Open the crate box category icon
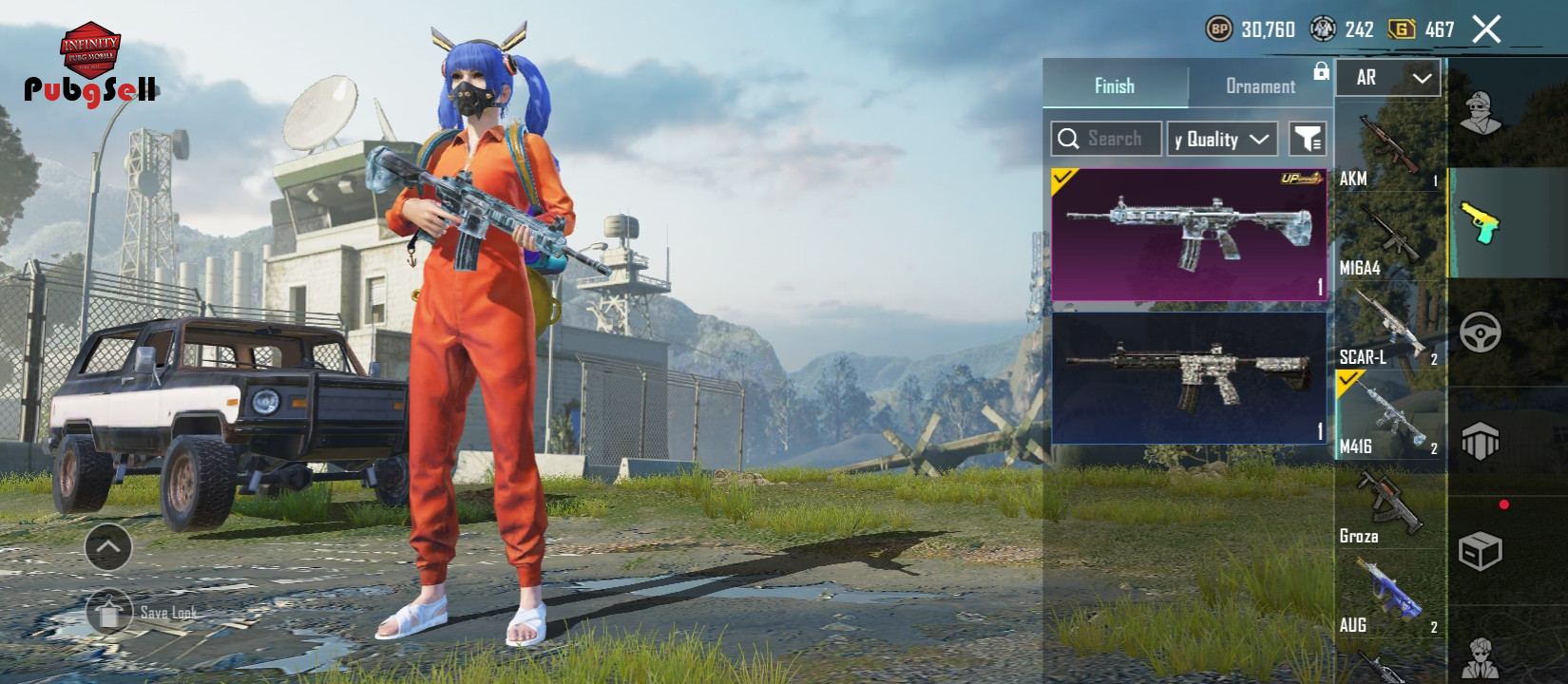Image resolution: width=1568 pixels, height=684 pixels. click(x=1480, y=551)
